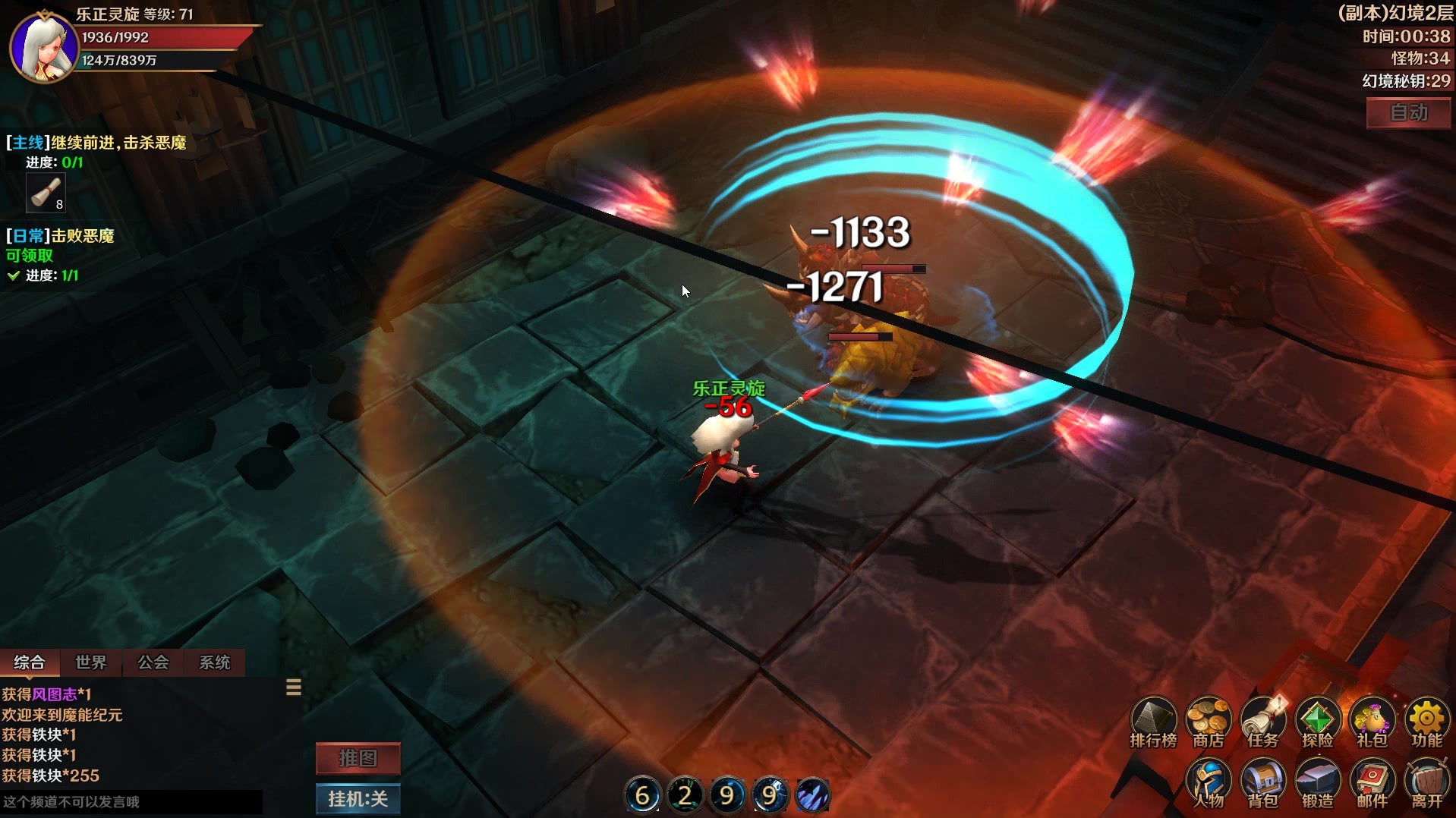The width and height of the screenshot is (1456, 818).
Task: Toggle the 挂机:关 auto-idle setting
Action: (x=358, y=799)
